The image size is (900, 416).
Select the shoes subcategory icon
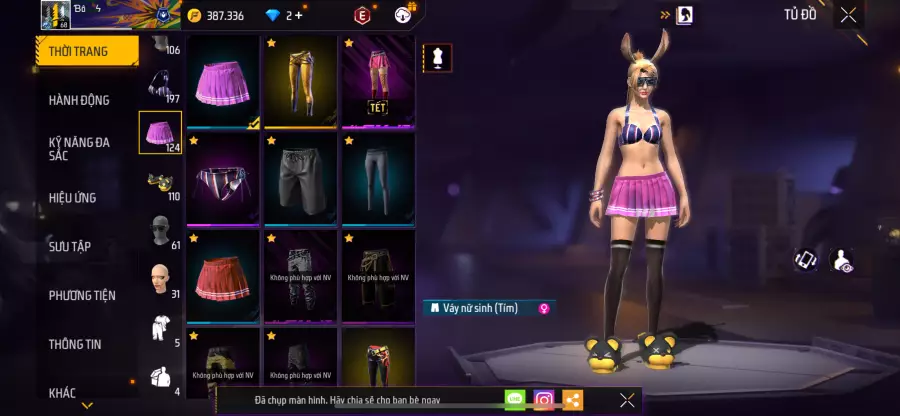pyautogui.click(x=159, y=181)
